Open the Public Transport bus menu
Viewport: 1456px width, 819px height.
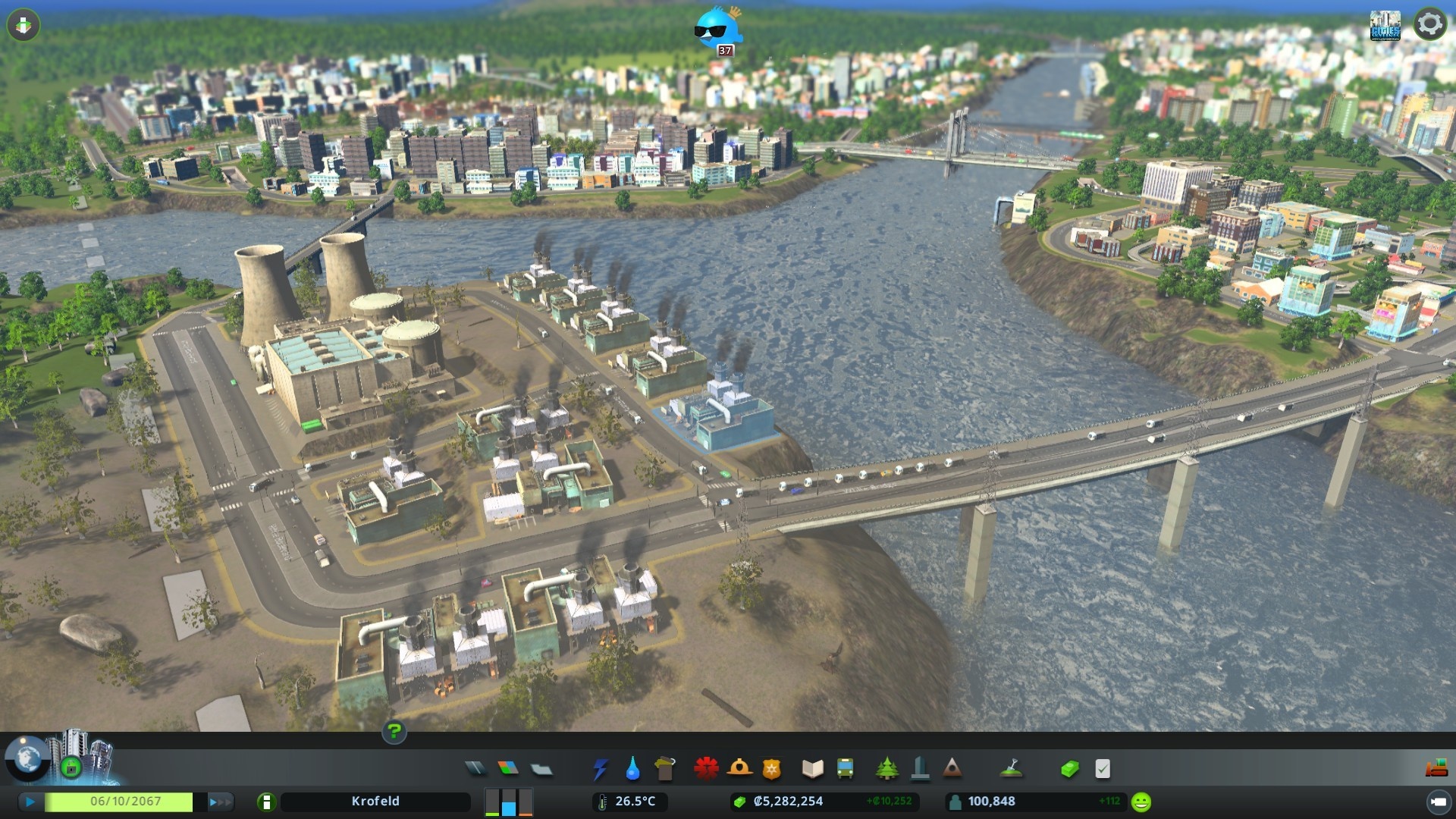point(845,769)
